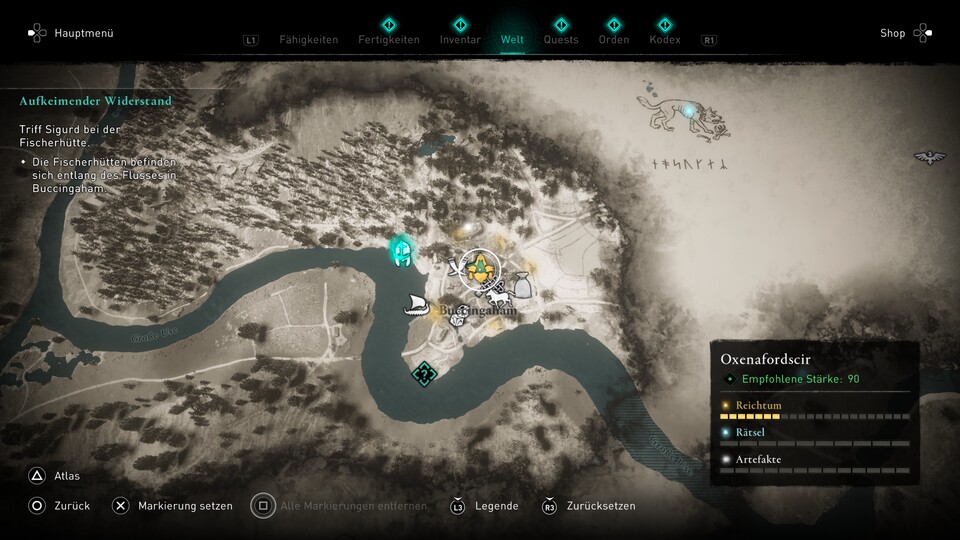960x540 pixels.
Task: Show the Kodex tab
Action: click(x=664, y=39)
